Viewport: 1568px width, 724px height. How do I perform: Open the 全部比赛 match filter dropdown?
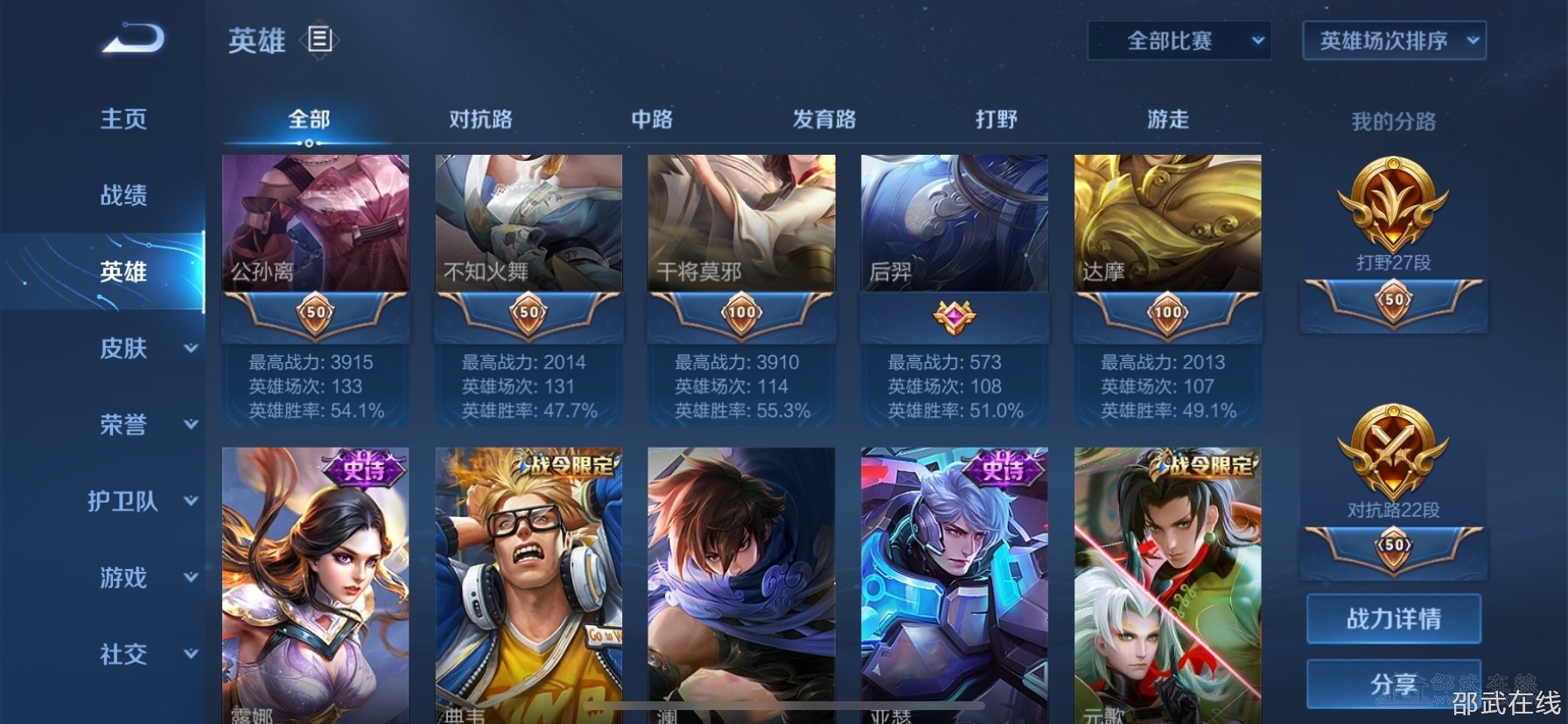(1179, 41)
